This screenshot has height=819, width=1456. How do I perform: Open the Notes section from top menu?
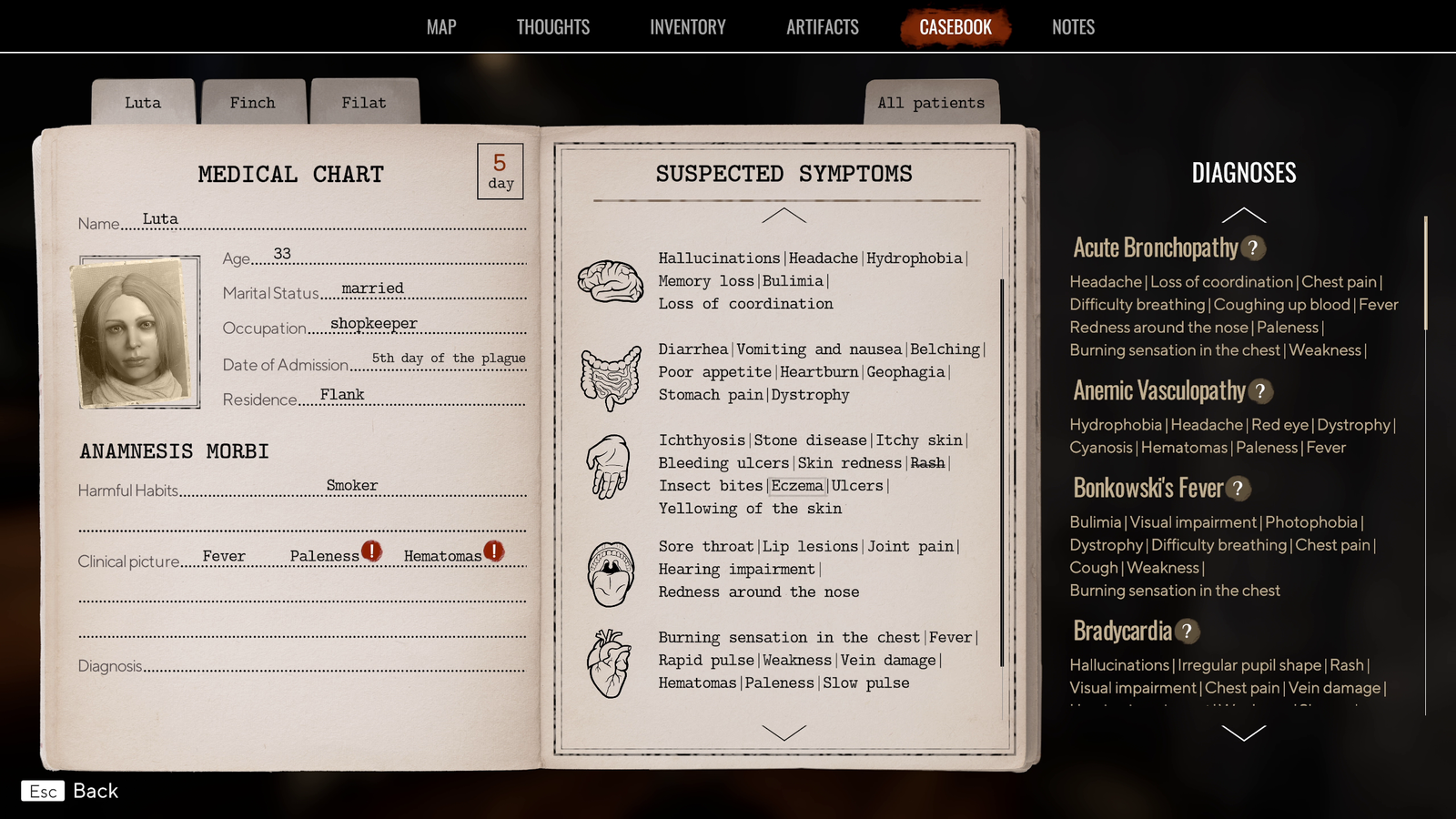point(1072,26)
